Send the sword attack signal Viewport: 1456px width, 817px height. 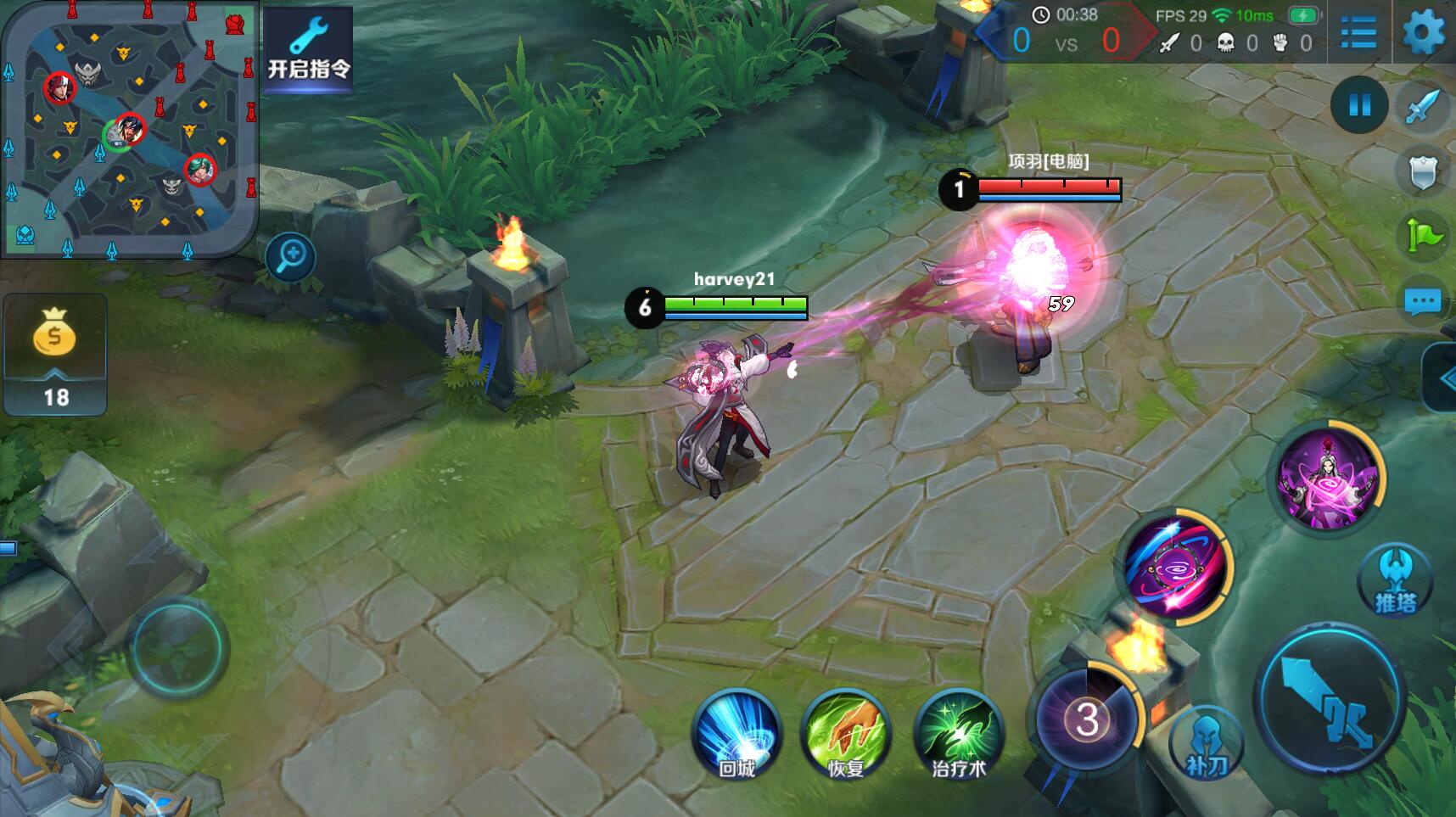point(1423,107)
